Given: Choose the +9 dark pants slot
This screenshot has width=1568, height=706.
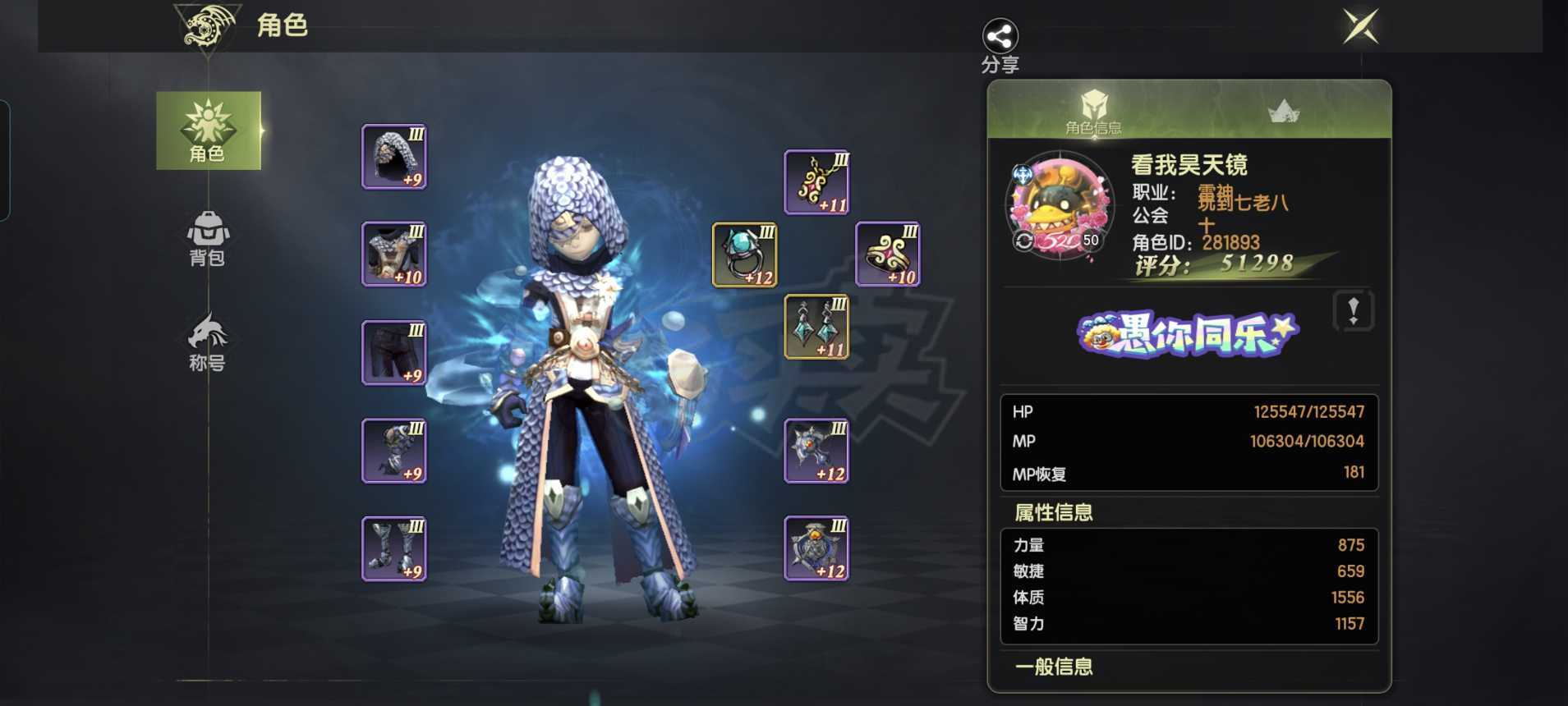Looking at the screenshot, I should (394, 353).
